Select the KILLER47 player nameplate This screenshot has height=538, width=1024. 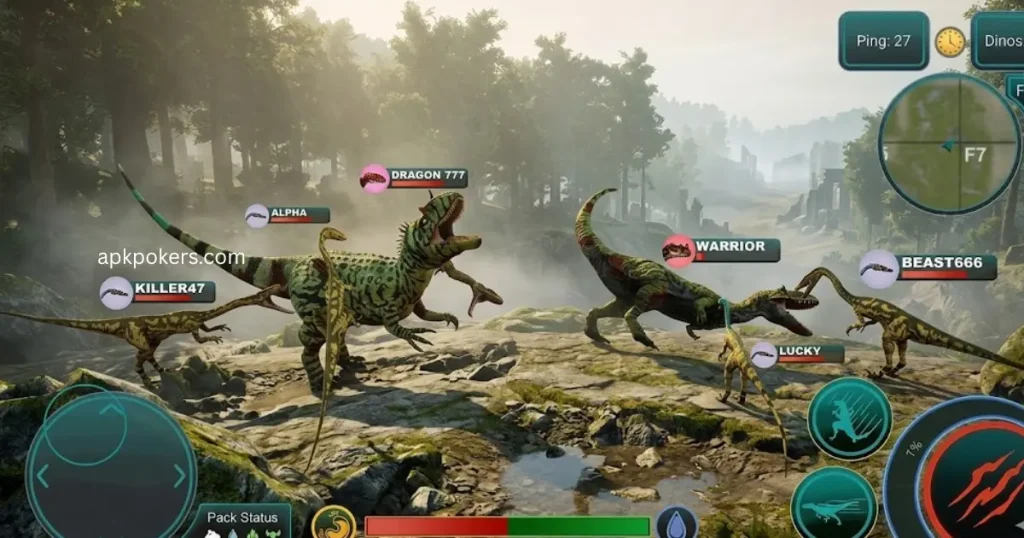[x=158, y=292]
